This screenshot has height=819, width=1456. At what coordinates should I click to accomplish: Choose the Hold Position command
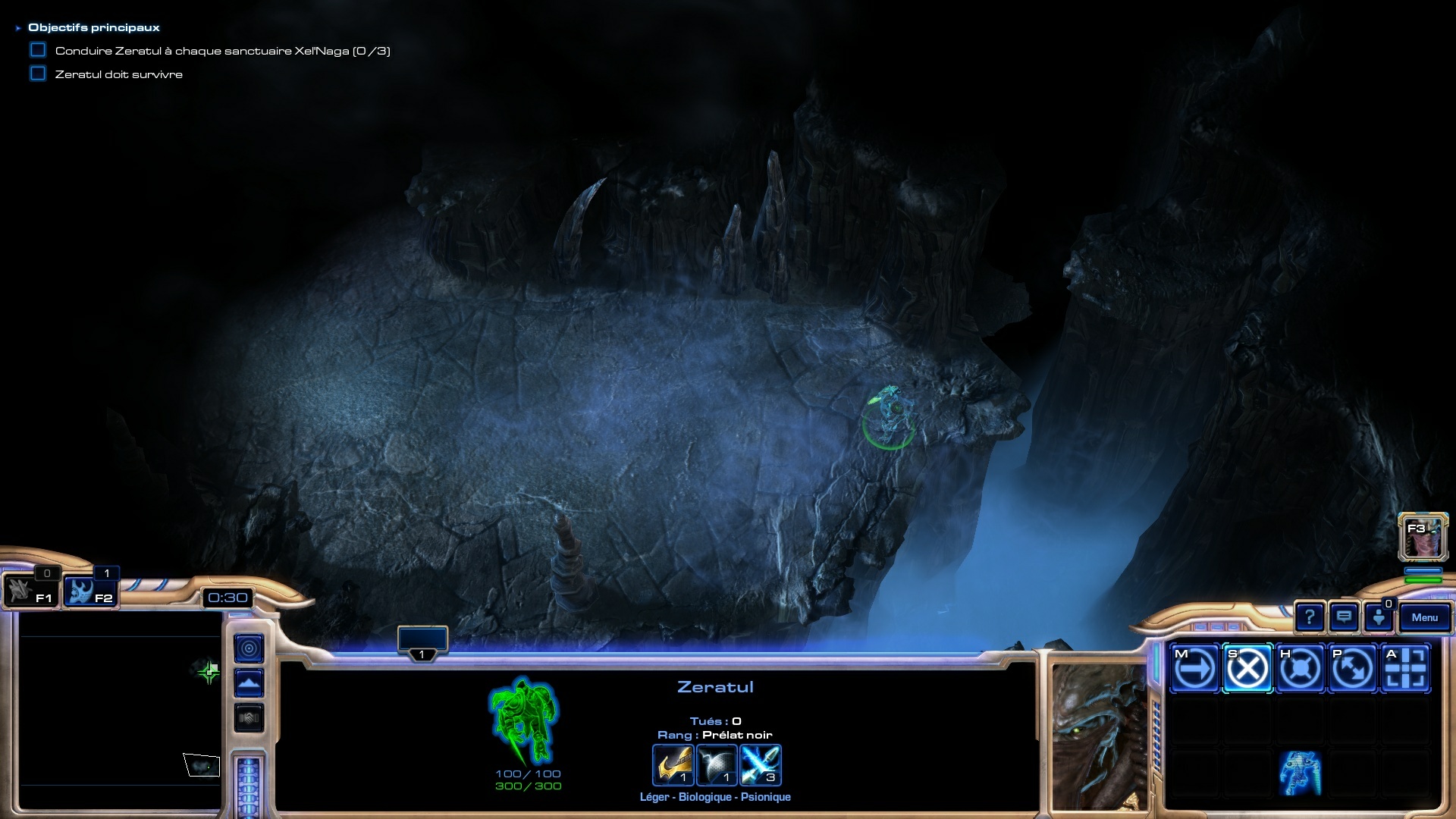[1300, 669]
